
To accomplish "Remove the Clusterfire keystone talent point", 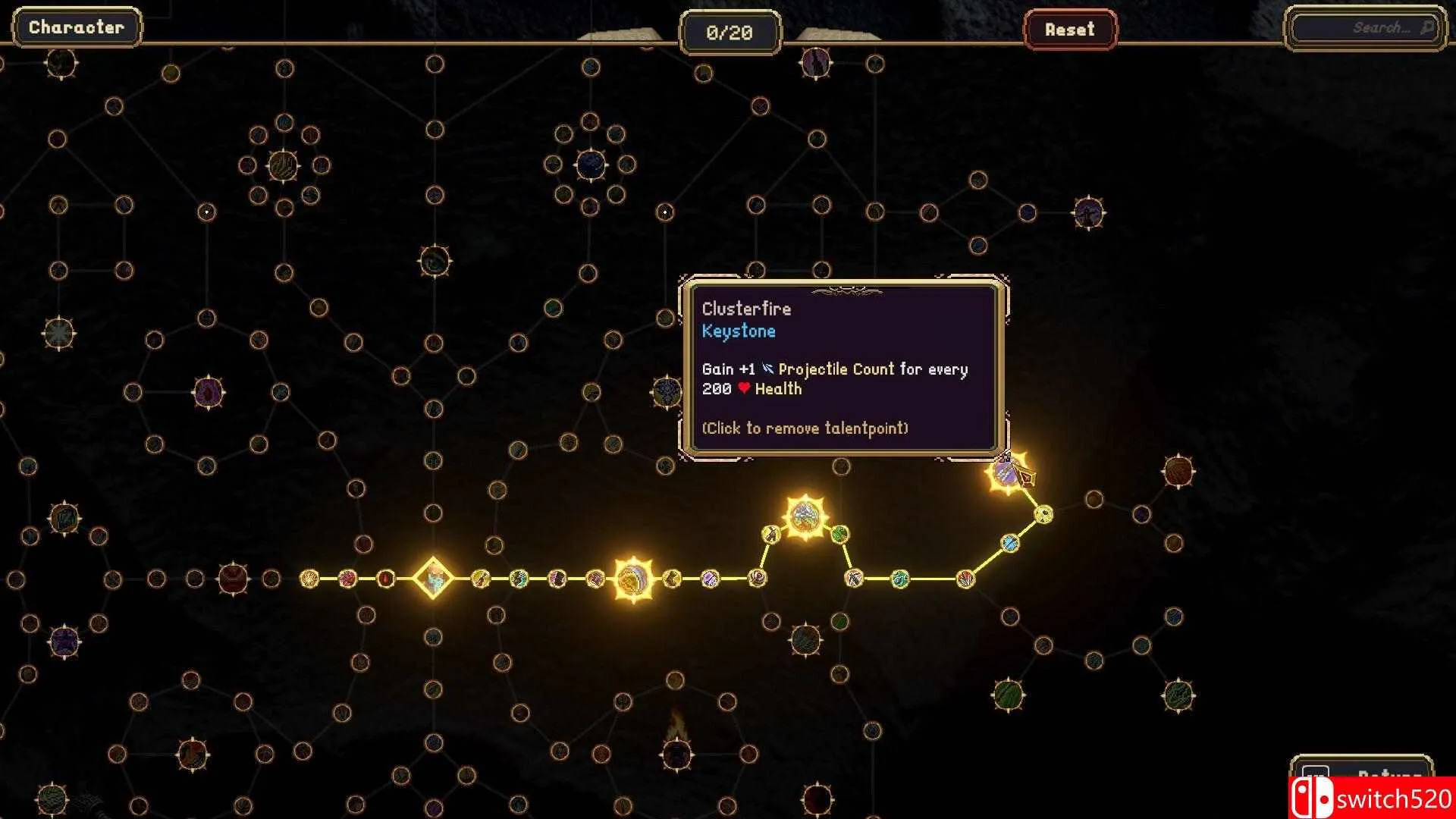I will (1008, 474).
